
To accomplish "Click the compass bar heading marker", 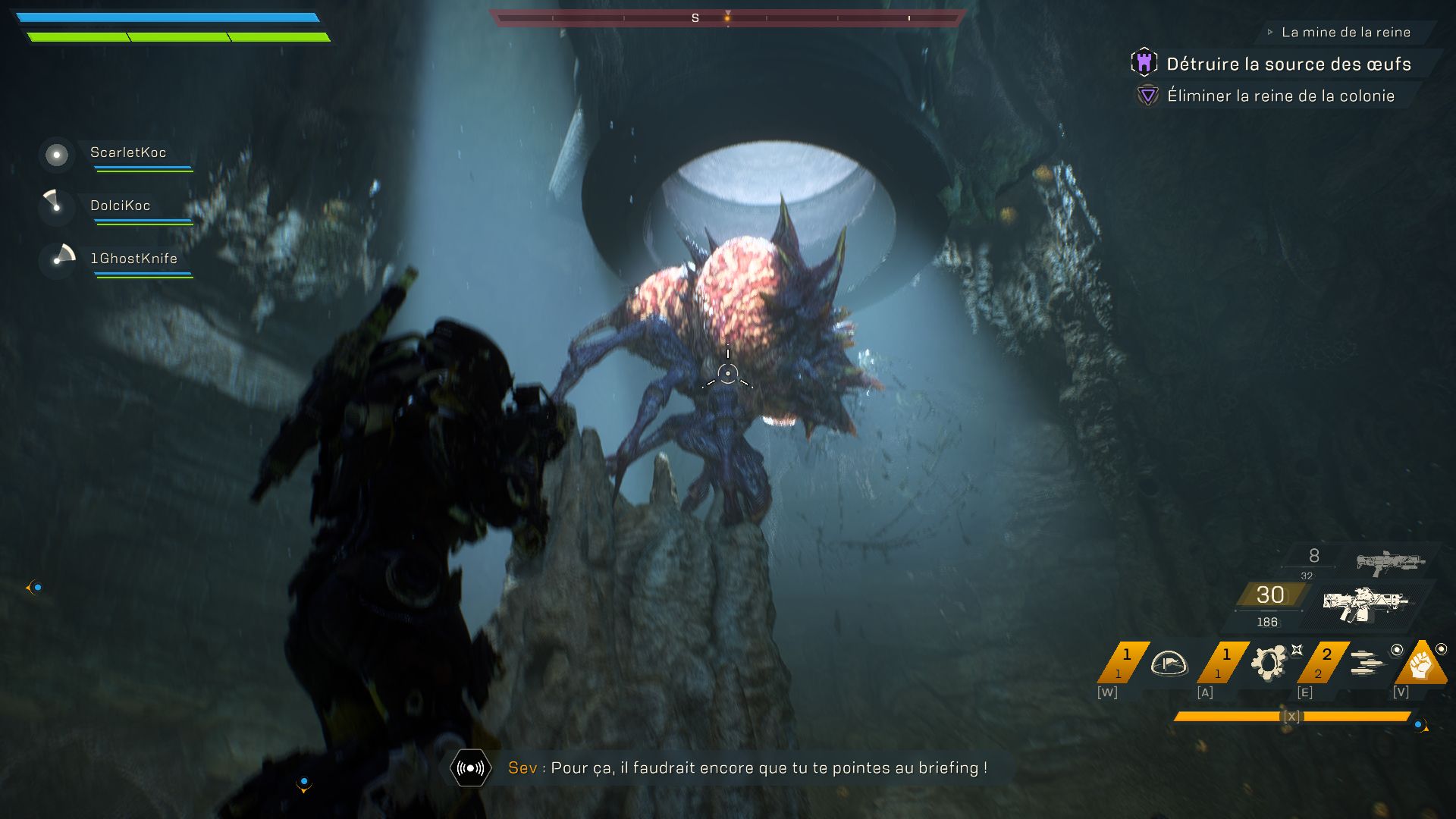I will (727, 17).
